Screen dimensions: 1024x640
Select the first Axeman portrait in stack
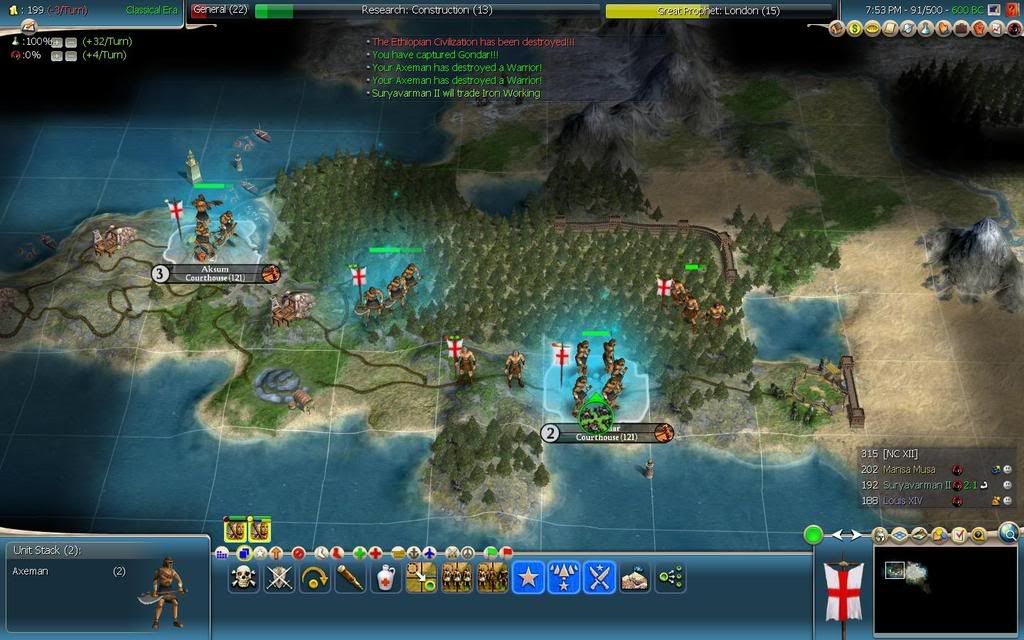tap(236, 530)
